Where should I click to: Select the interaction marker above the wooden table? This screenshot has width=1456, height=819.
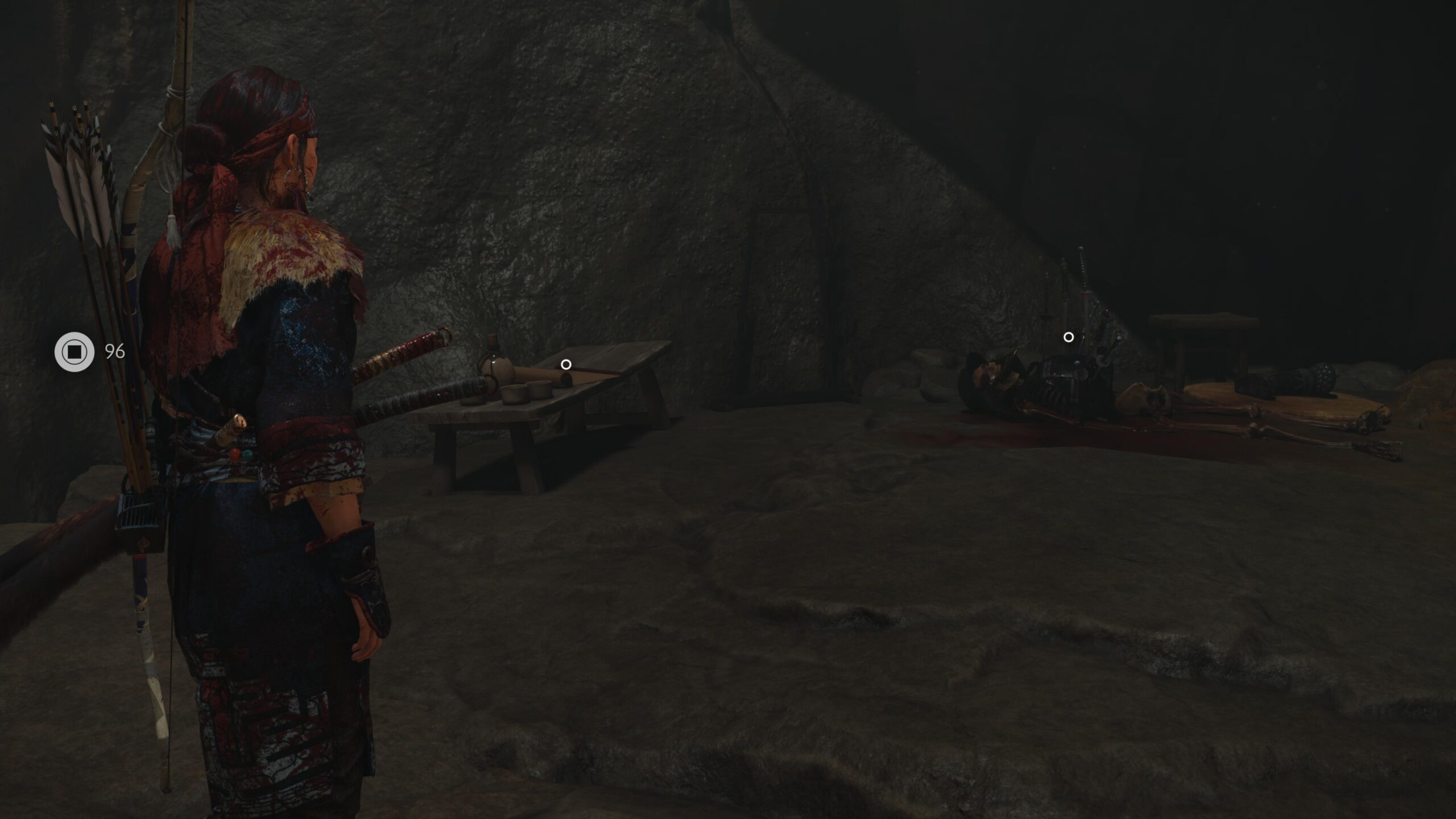point(566,365)
